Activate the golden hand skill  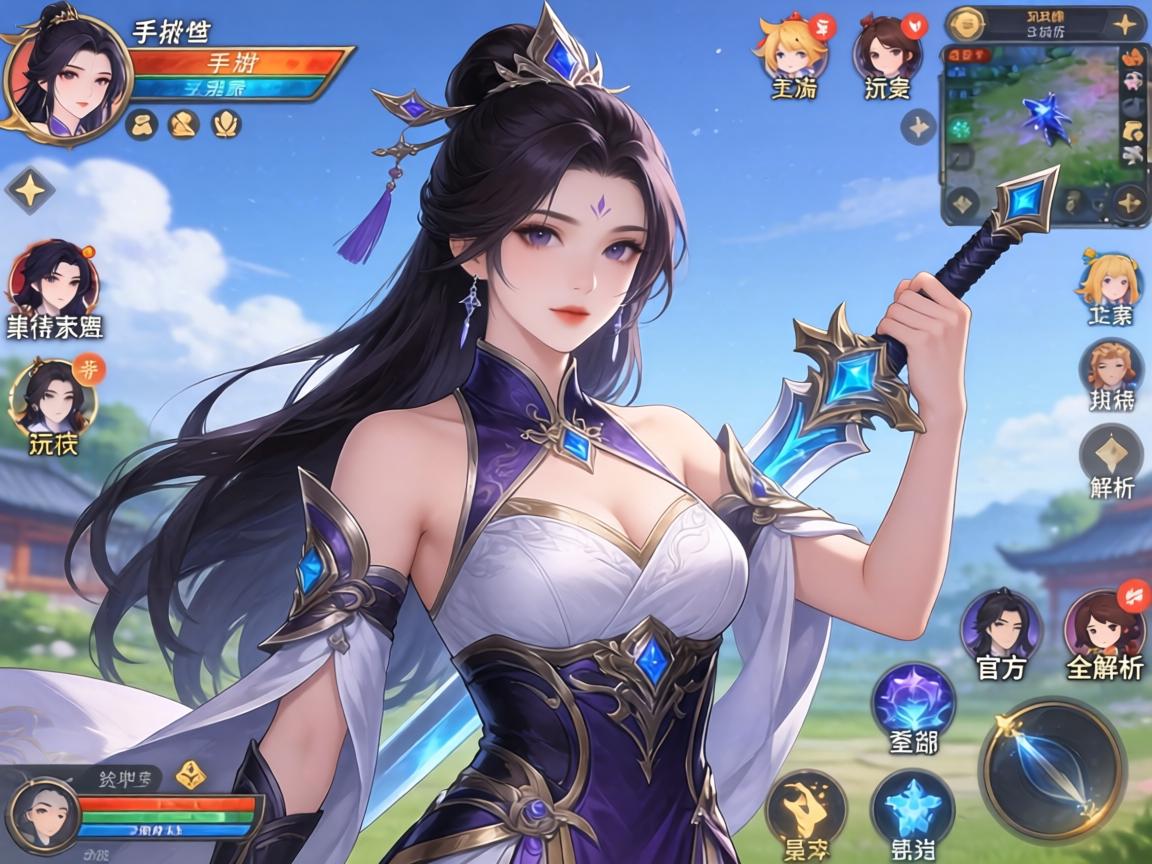[x=805, y=805]
